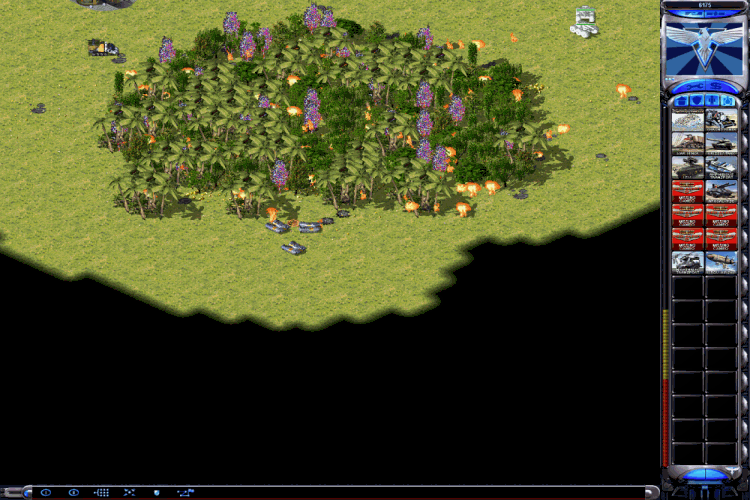This screenshot has height=500, width=750.
Task: Switch to the structures build tab
Action: tap(682, 101)
